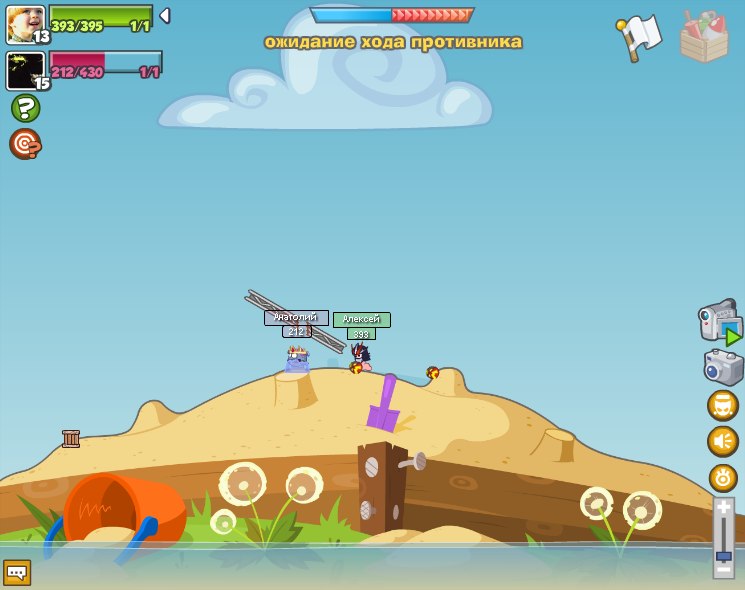This screenshot has height=590, width=745.
Task: Open the green question mark help button
Action: tap(25, 108)
